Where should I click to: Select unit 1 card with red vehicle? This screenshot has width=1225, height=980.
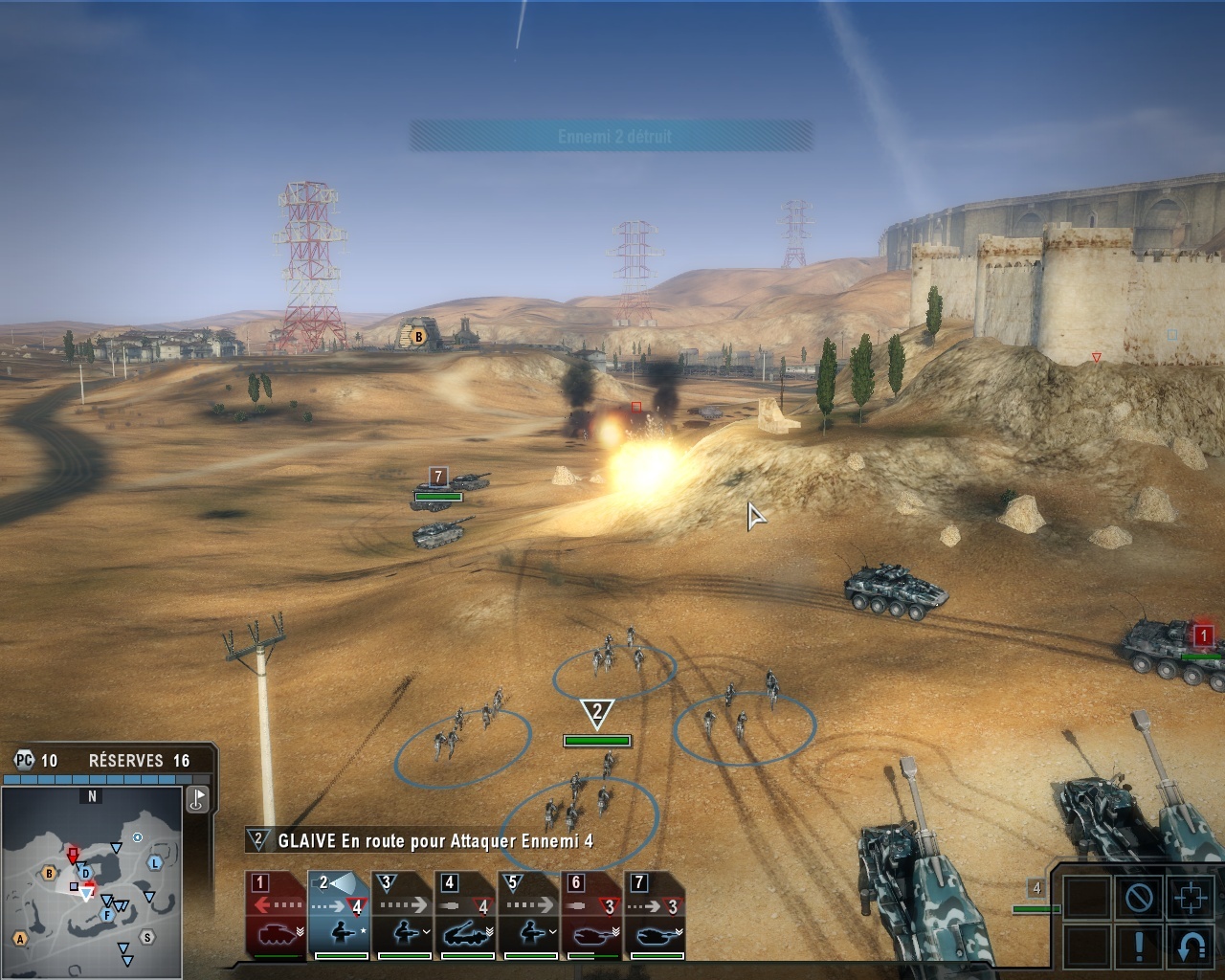click(x=276, y=915)
